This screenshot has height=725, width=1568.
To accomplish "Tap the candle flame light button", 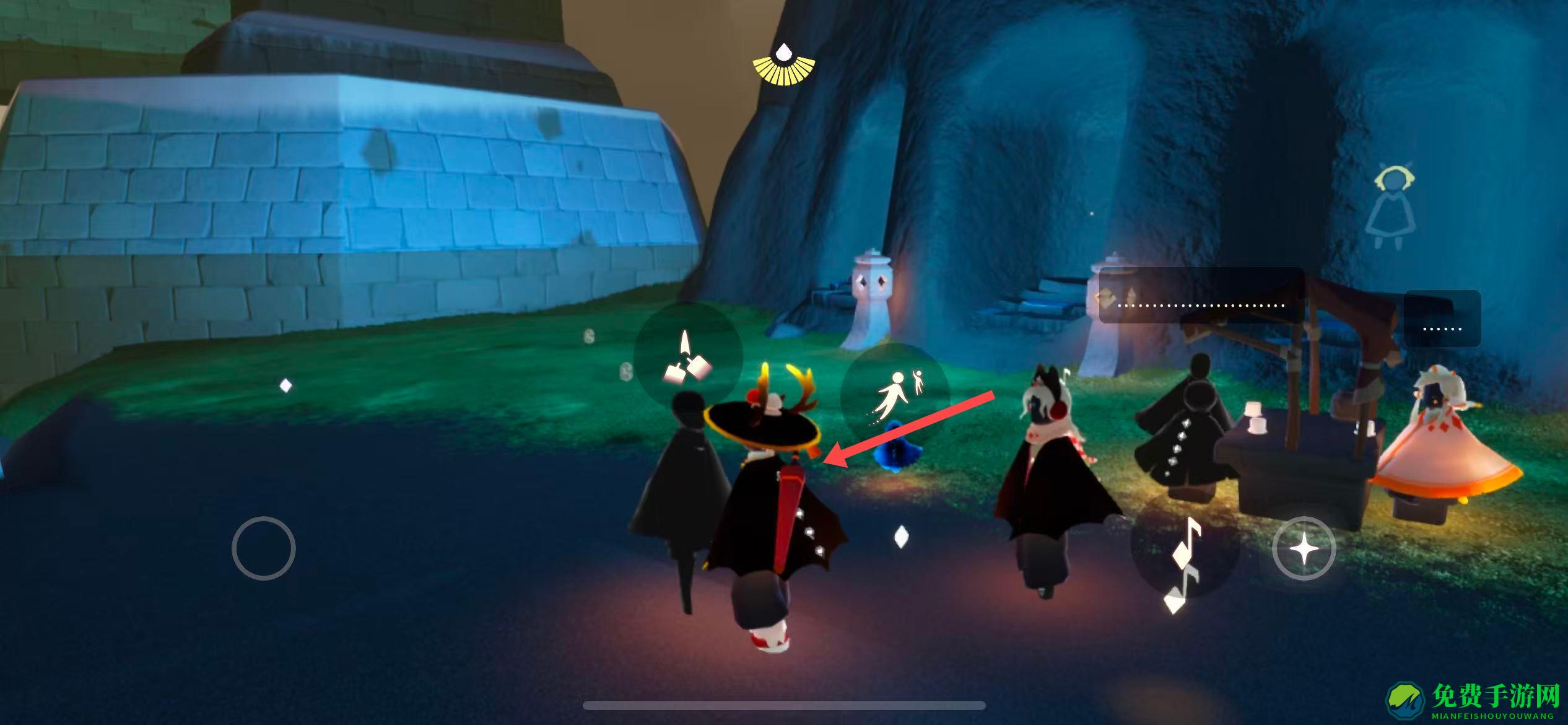I will pos(687,358).
